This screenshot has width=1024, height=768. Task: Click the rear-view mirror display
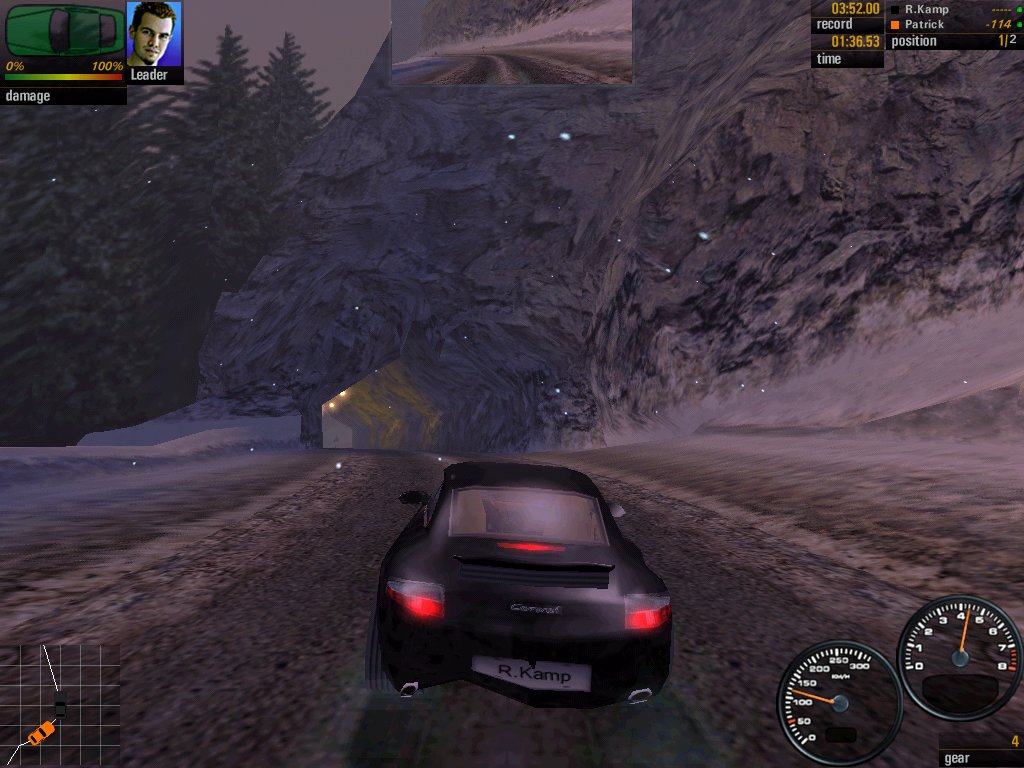(511, 42)
